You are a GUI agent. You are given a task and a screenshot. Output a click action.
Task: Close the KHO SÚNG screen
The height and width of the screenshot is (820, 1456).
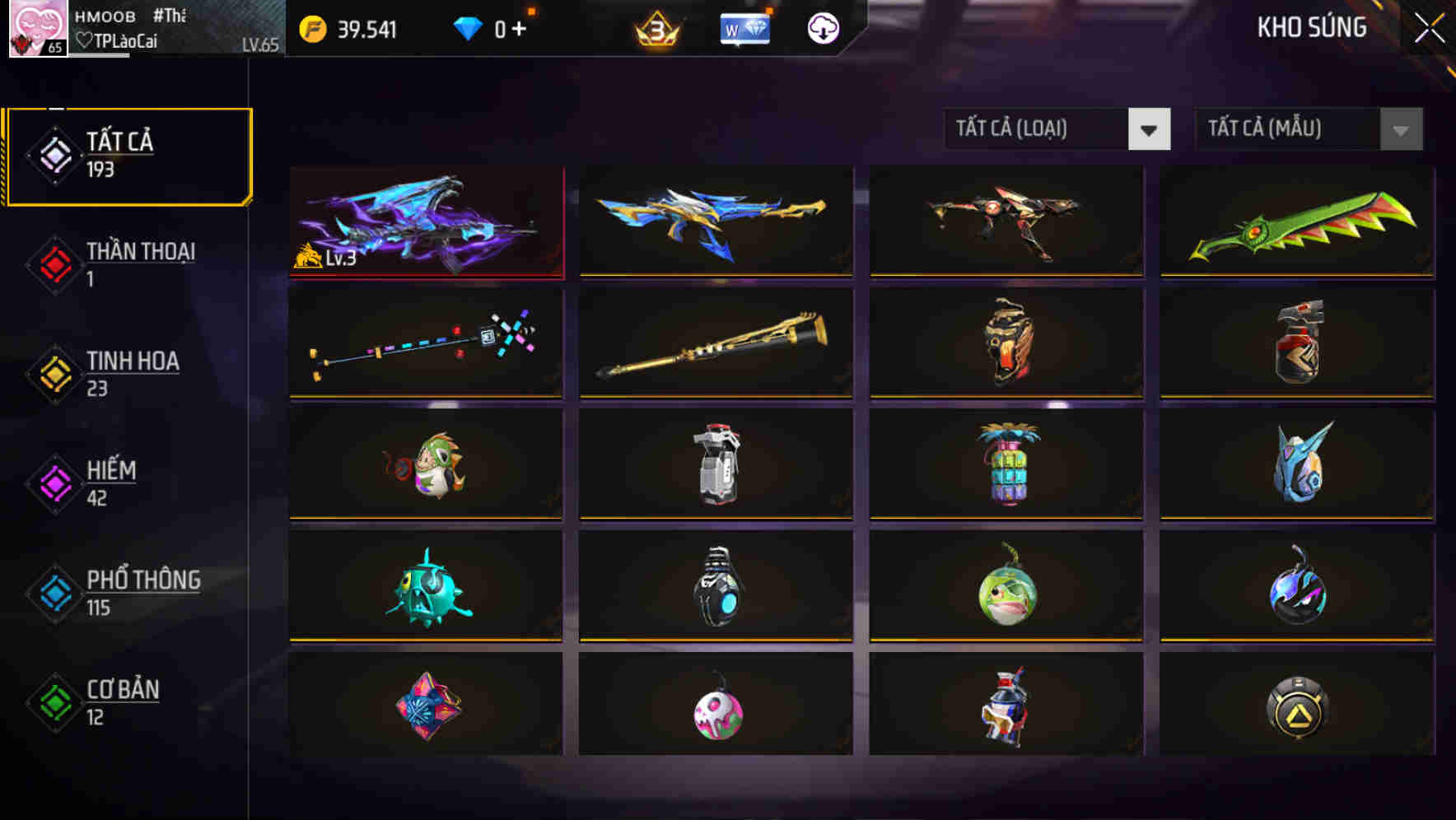[x=1429, y=26]
